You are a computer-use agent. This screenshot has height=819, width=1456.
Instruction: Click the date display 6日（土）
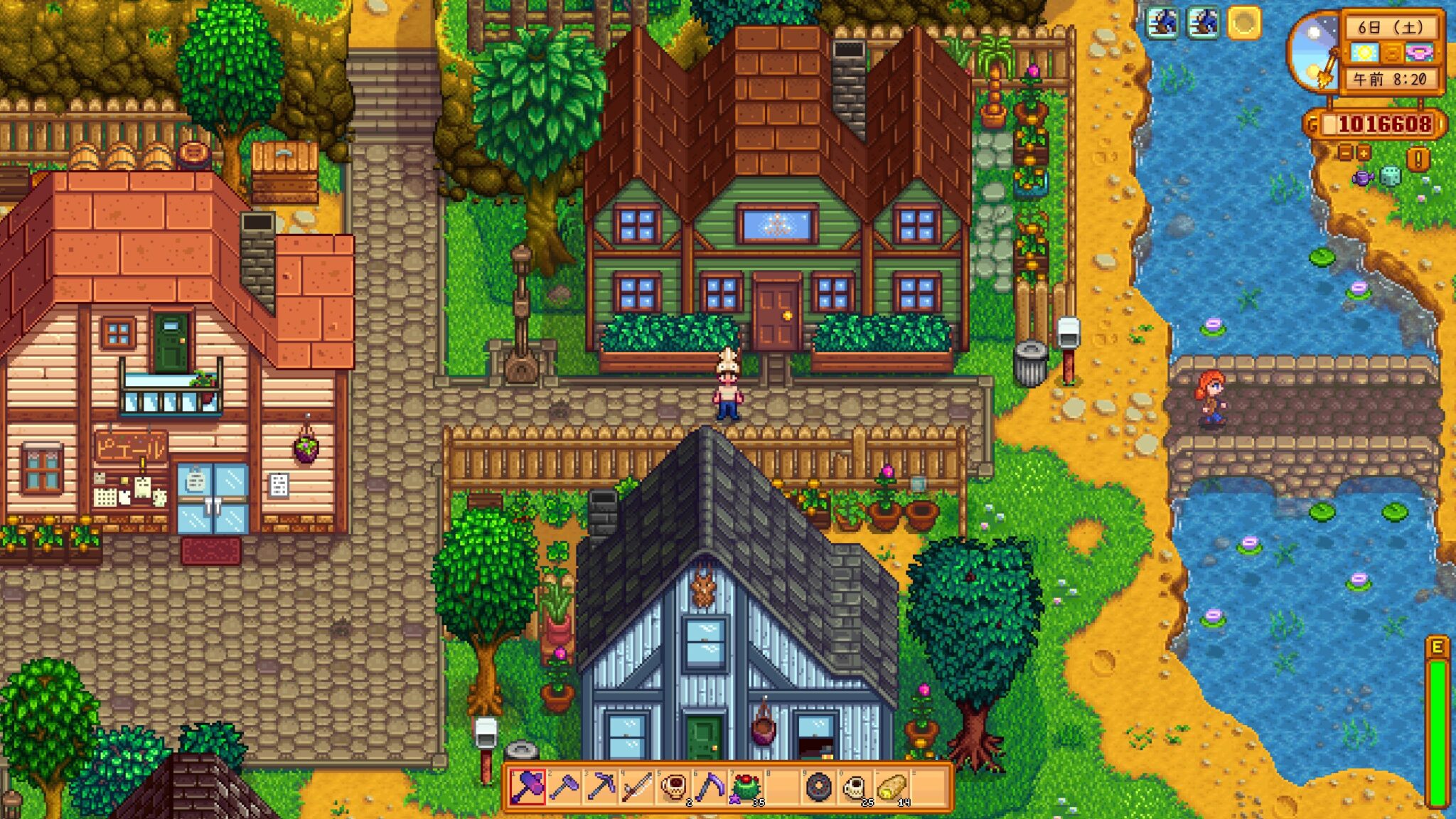point(1392,28)
